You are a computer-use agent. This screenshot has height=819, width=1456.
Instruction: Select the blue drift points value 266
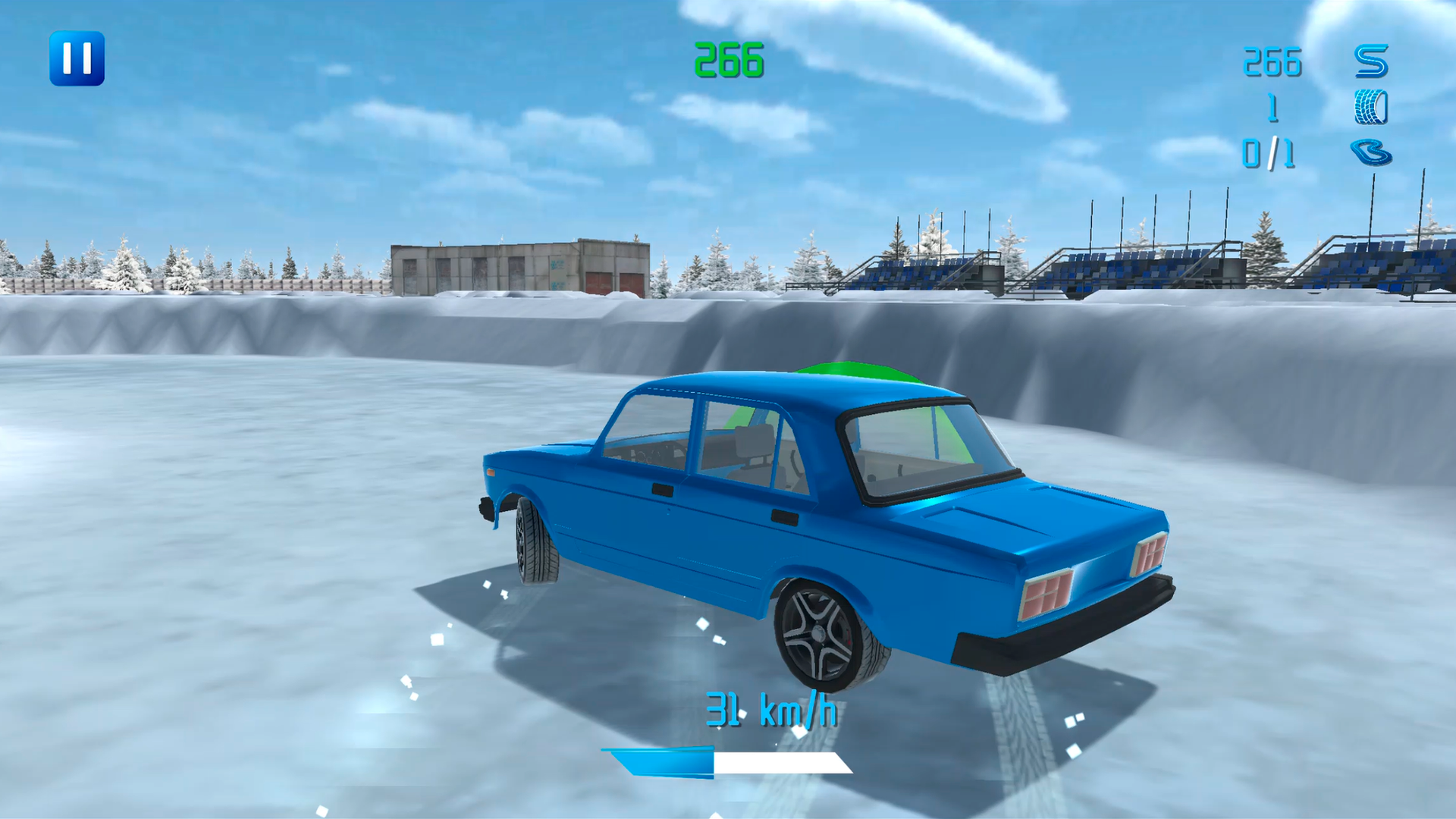pyautogui.click(x=1272, y=61)
